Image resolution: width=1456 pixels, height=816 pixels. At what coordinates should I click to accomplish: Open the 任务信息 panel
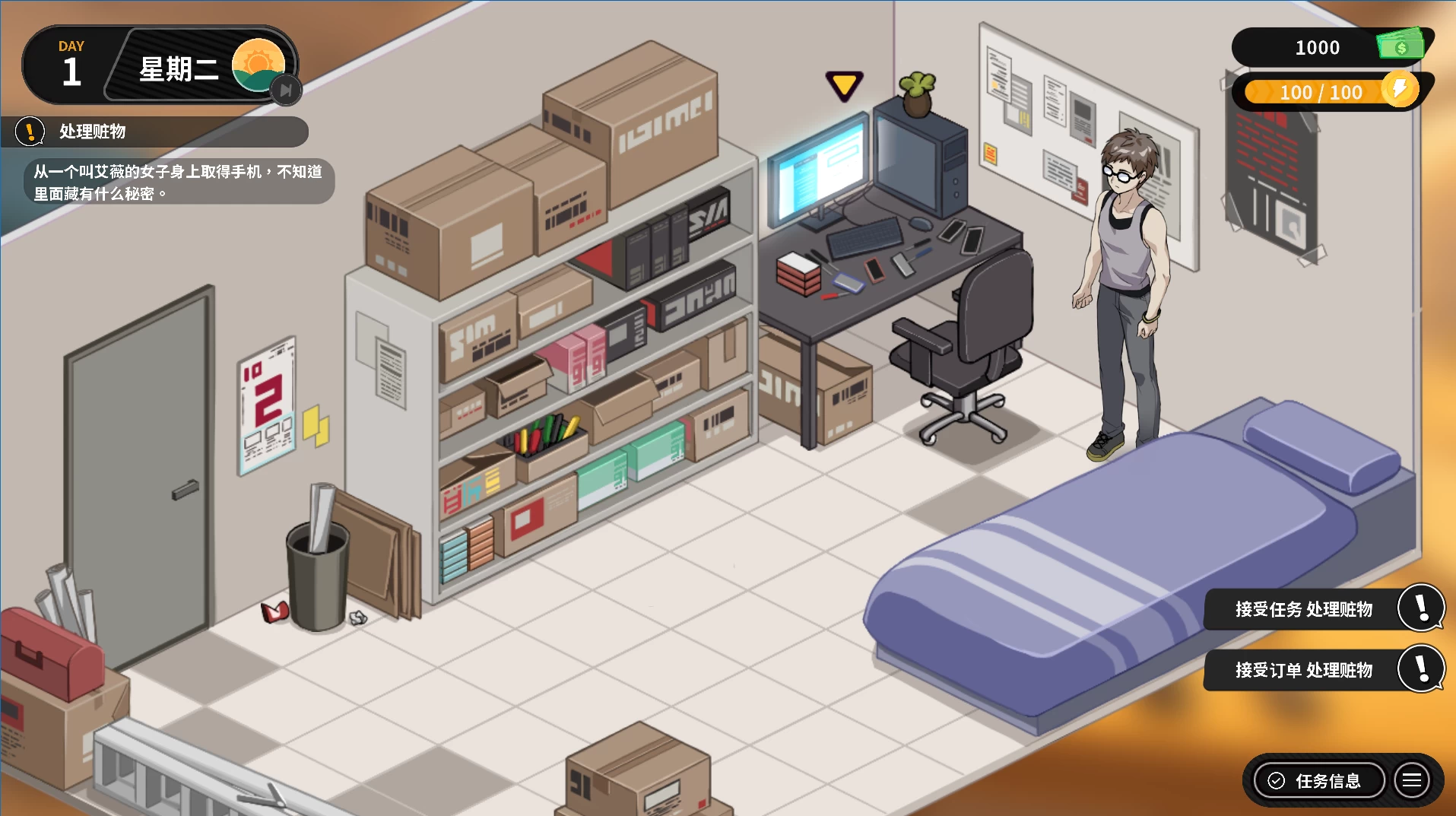tap(1318, 781)
